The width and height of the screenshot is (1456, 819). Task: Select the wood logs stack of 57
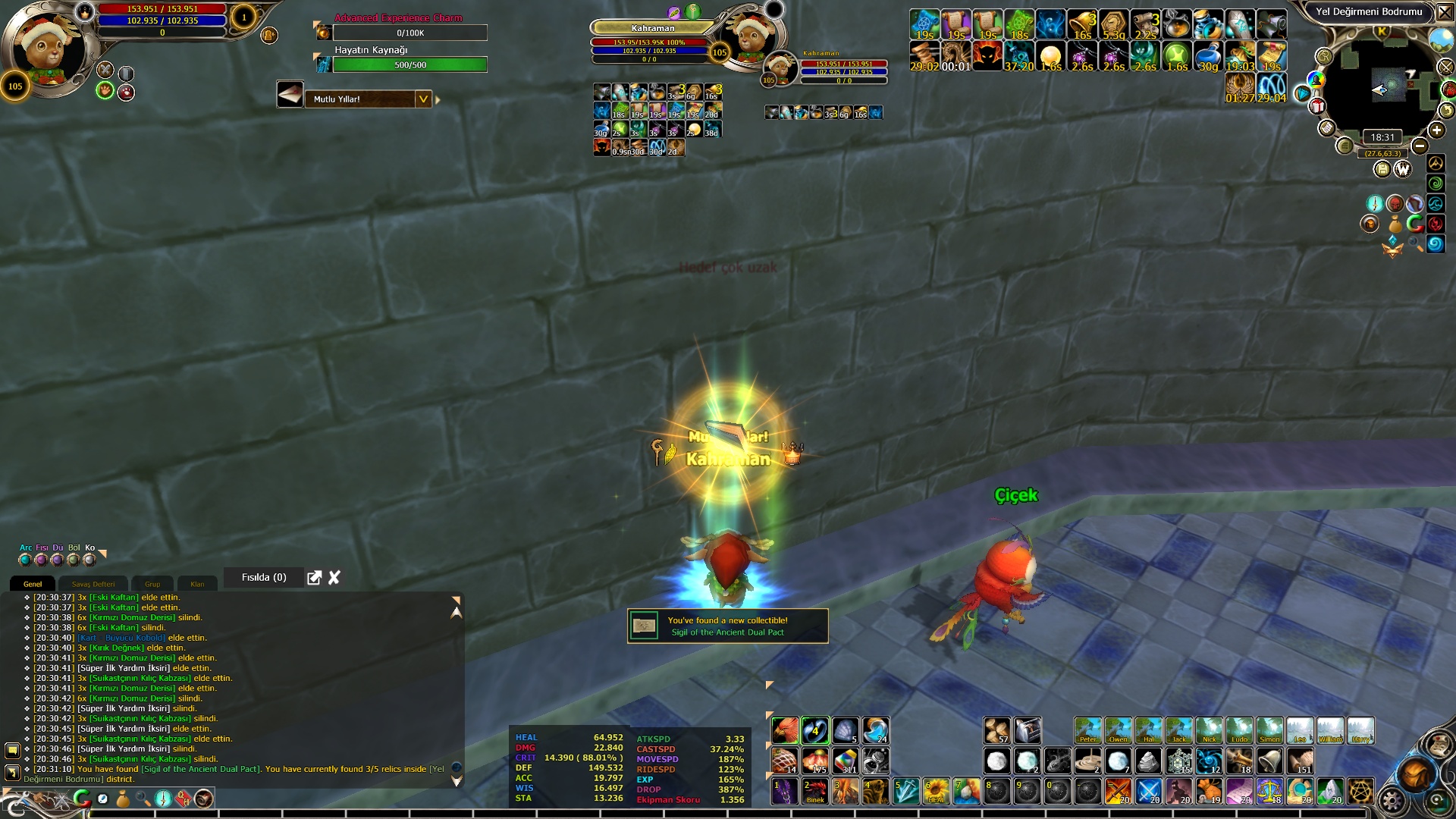pos(997,730)
